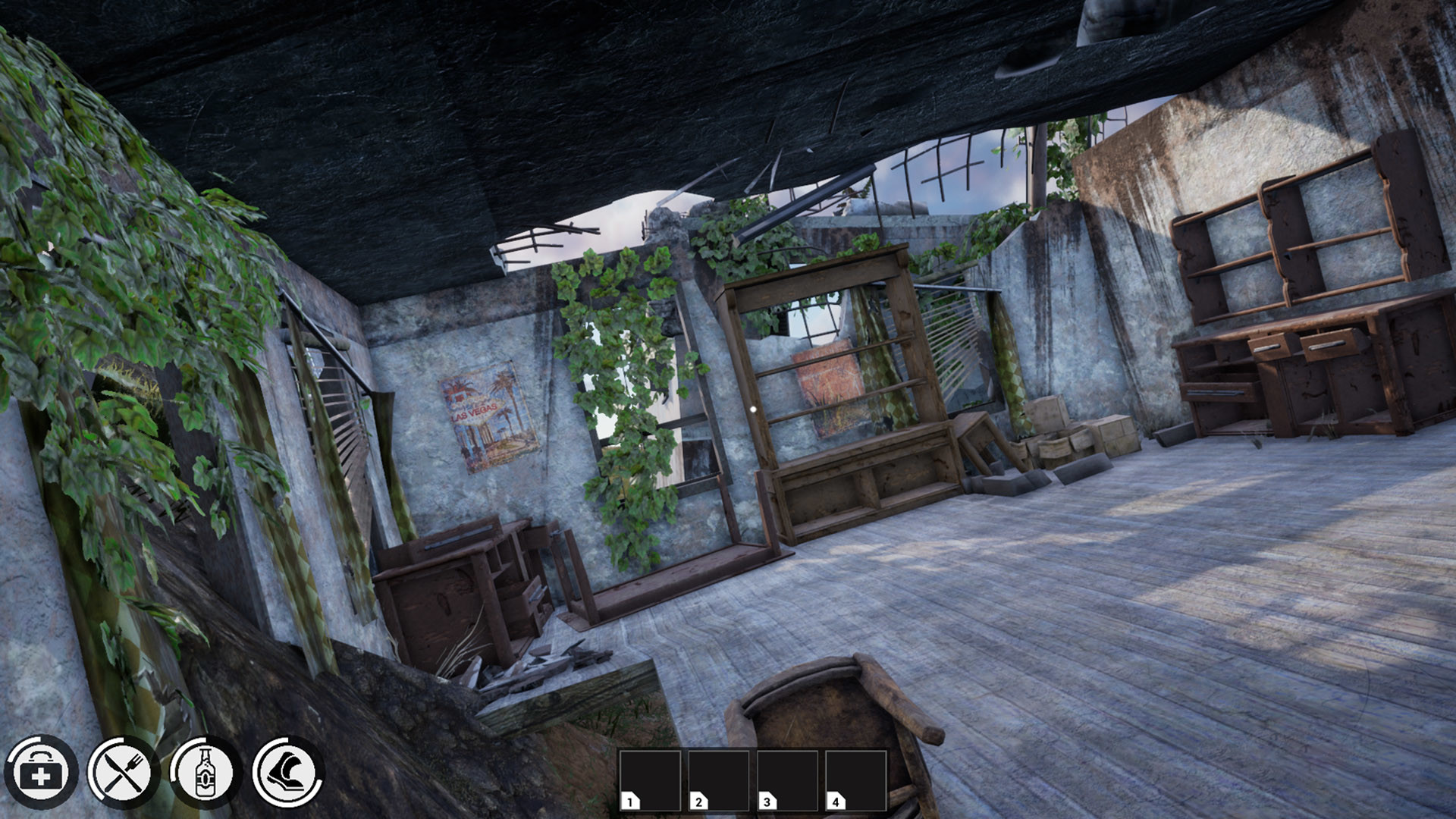Select hotbar slot 1
Image resolution: width=1456 pixels, height=819 pixels.
click(x=652, y=781)
